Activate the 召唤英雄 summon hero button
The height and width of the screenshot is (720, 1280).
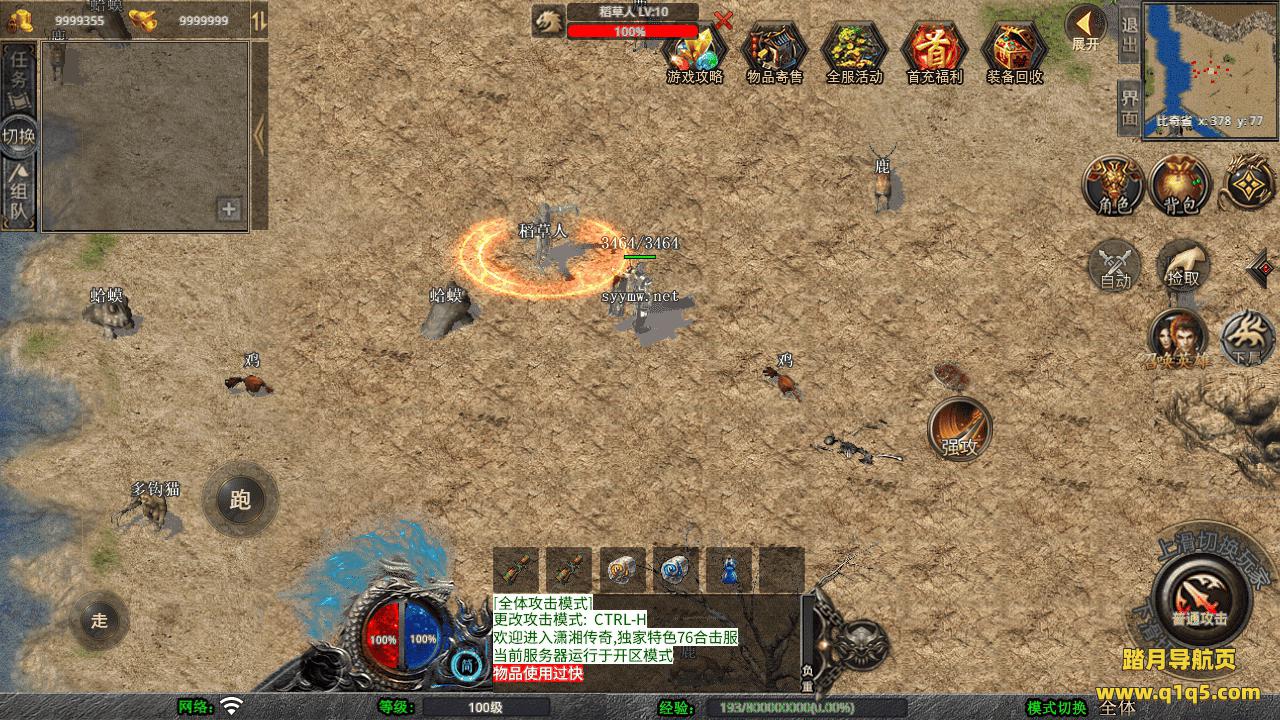click(1177, 339)
